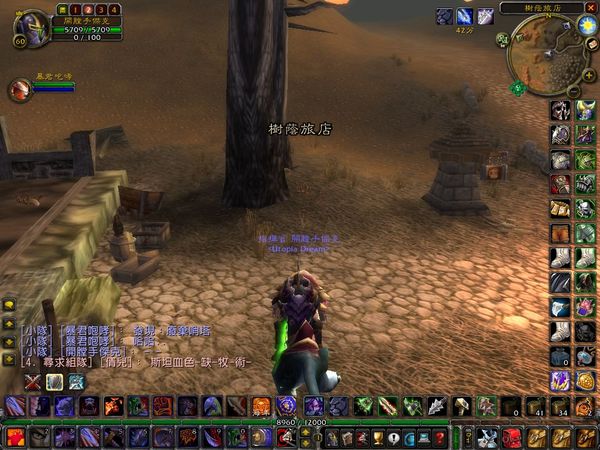Click the crossed swords icon below chat
This screenshot has width=600, height=450.
tap(32, 381)
